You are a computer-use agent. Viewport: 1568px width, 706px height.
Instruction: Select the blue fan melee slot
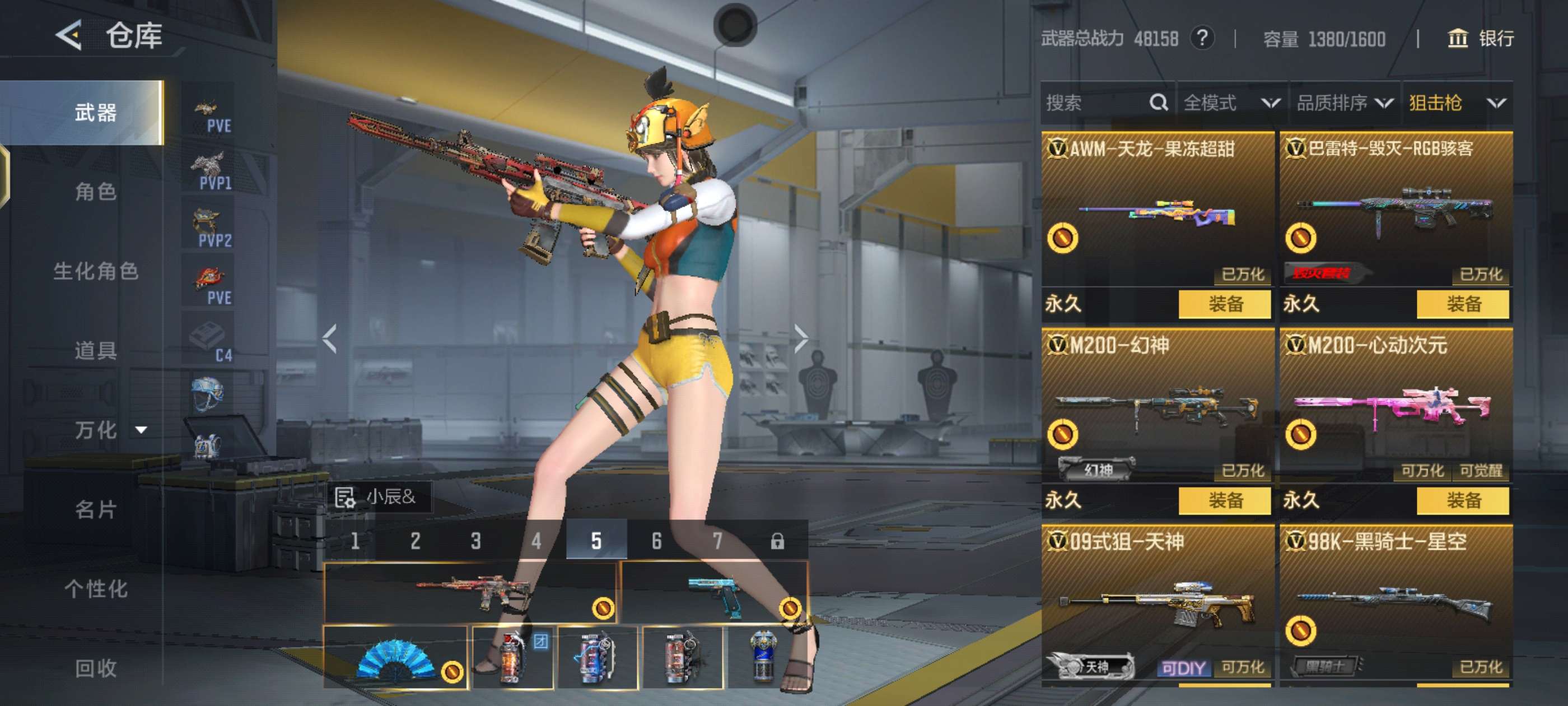[396, 658]
